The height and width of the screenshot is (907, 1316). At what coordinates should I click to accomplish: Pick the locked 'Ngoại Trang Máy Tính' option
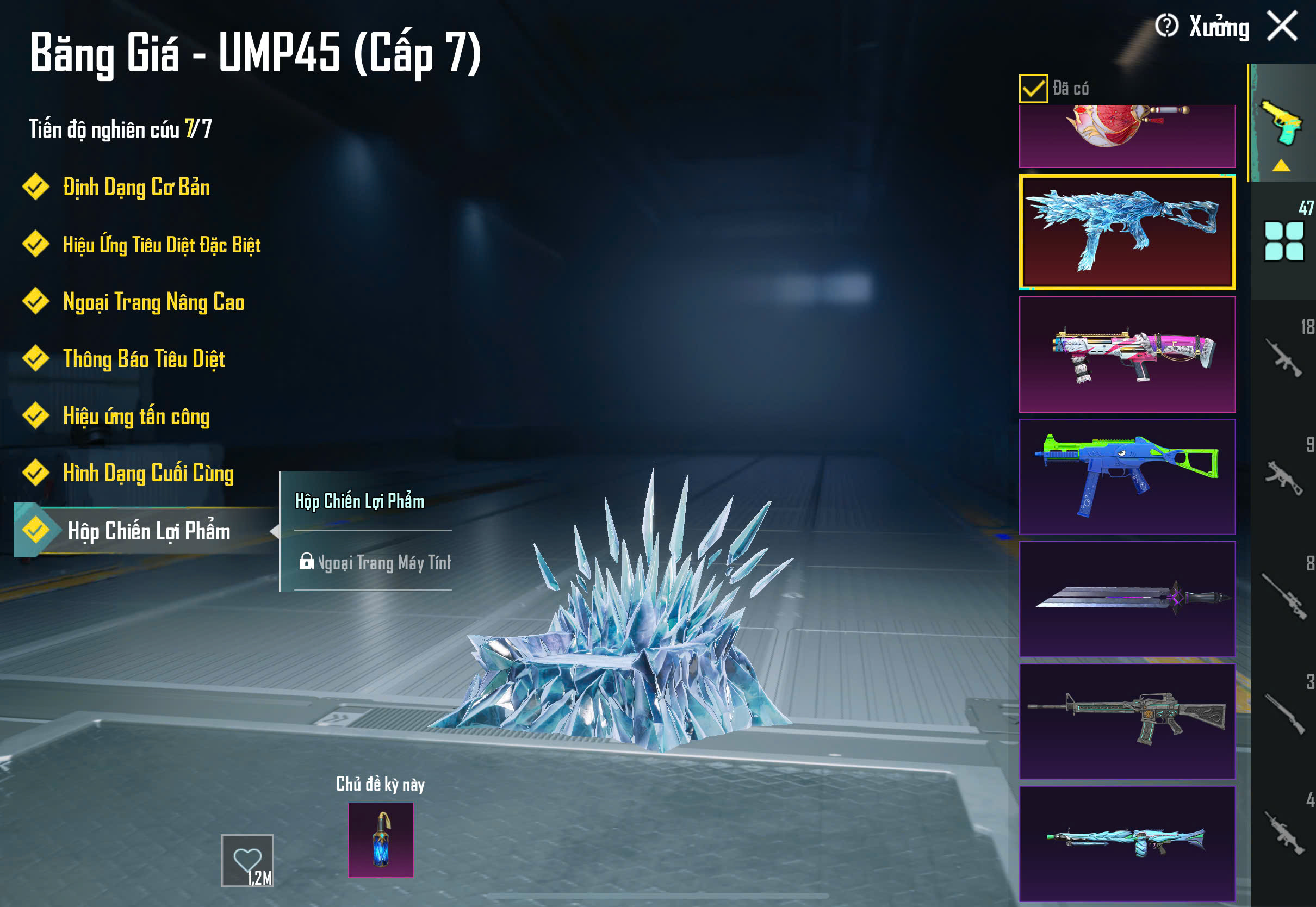374,563
